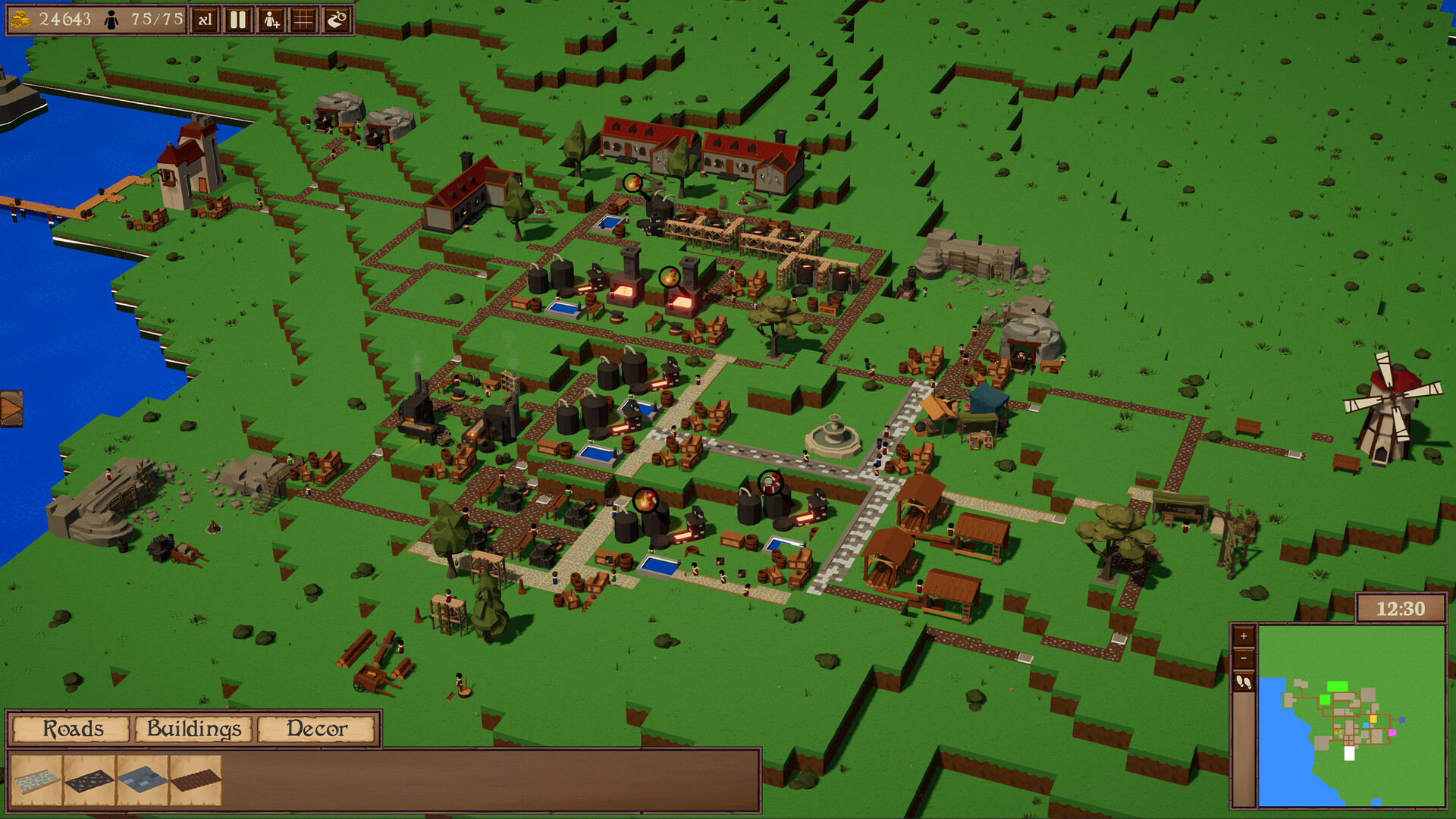
Task: Toggle the fire alert above the smelter
Action: pyautogui.click(x=670, y=276)
